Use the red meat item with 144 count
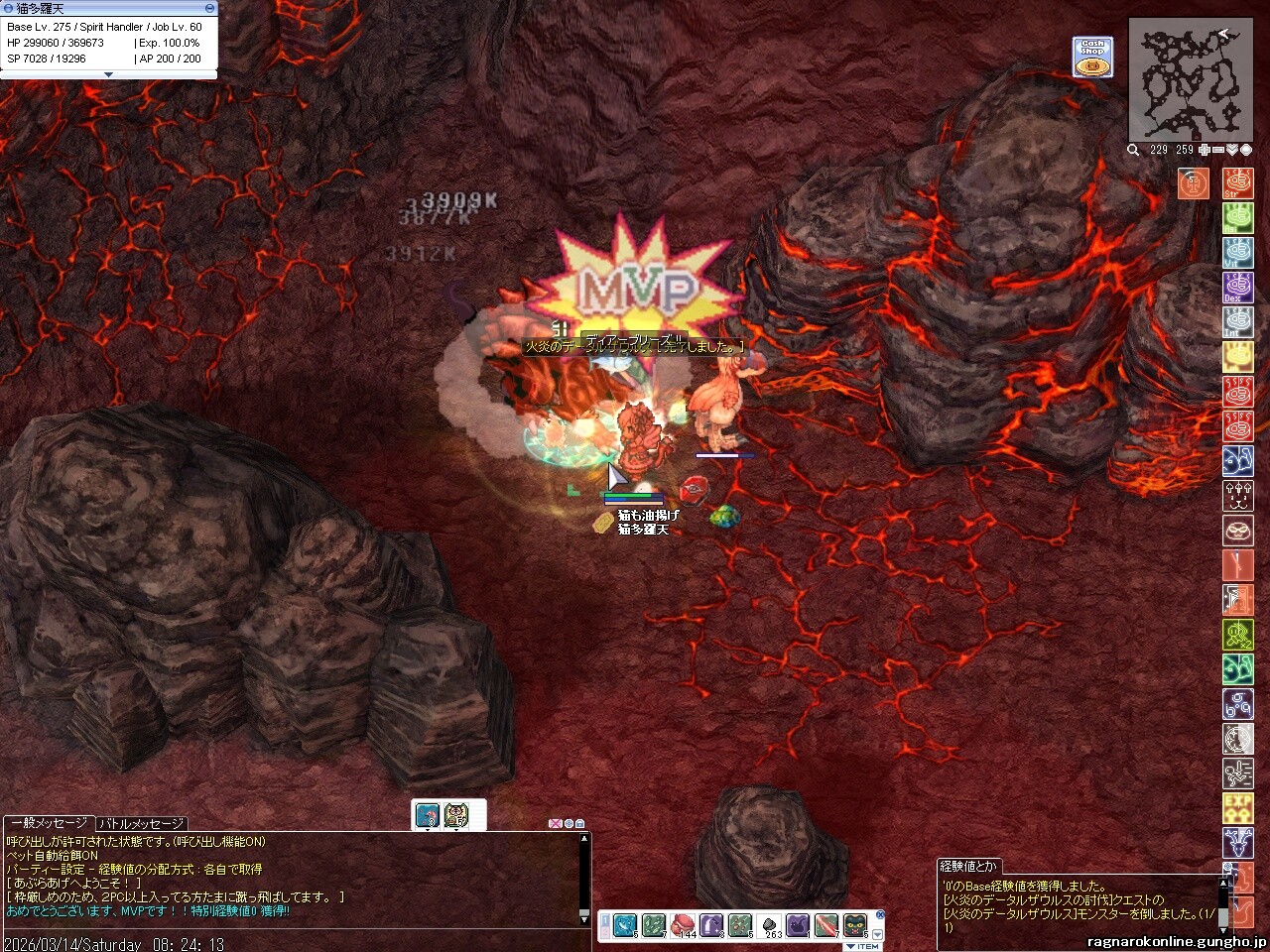 pos(683,925)
